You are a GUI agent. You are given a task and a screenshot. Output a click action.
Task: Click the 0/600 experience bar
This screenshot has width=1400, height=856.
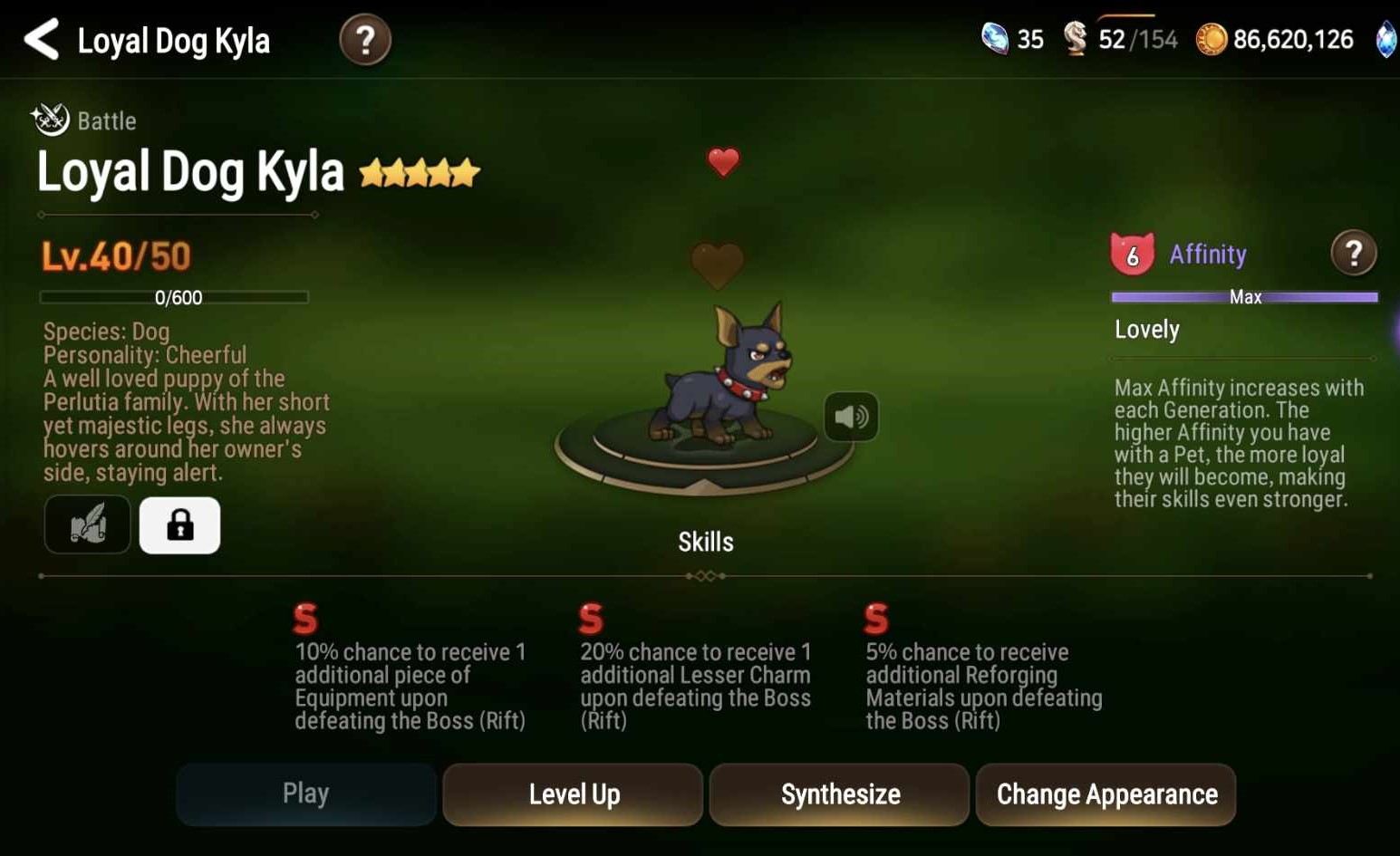coord(174,296)
